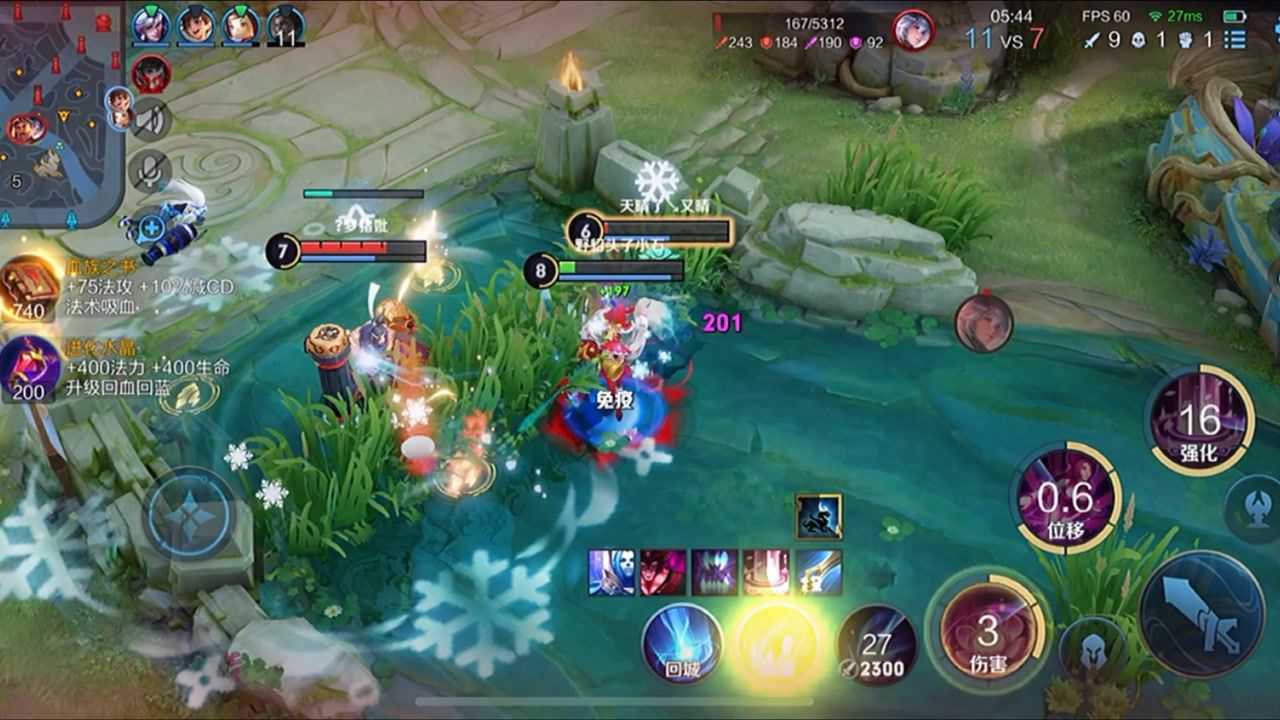Cast the 强化 enhance skill
1280x720 pixels.
click(1199, 420)
